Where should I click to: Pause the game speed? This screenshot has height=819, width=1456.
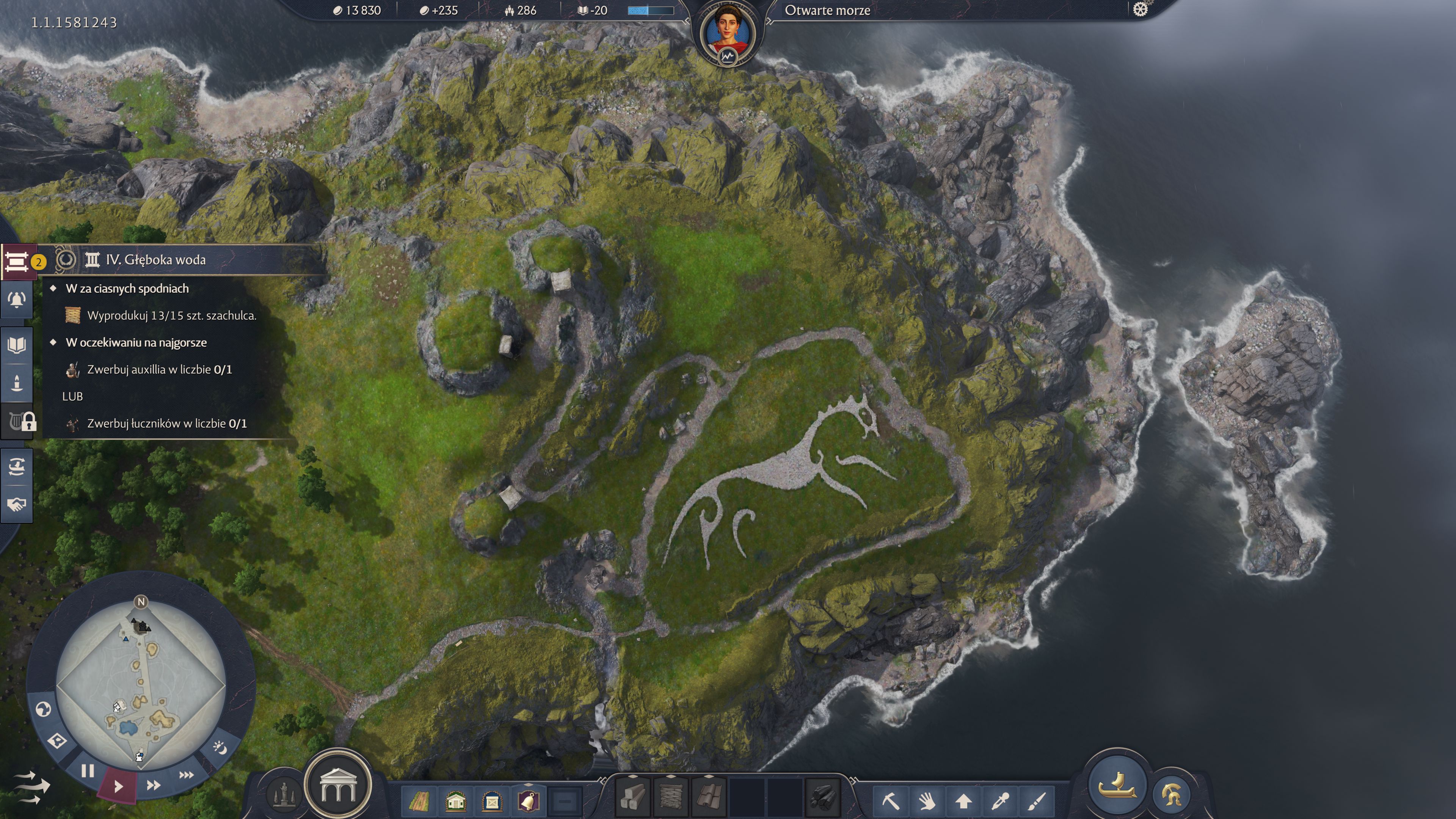pos(88,771)
